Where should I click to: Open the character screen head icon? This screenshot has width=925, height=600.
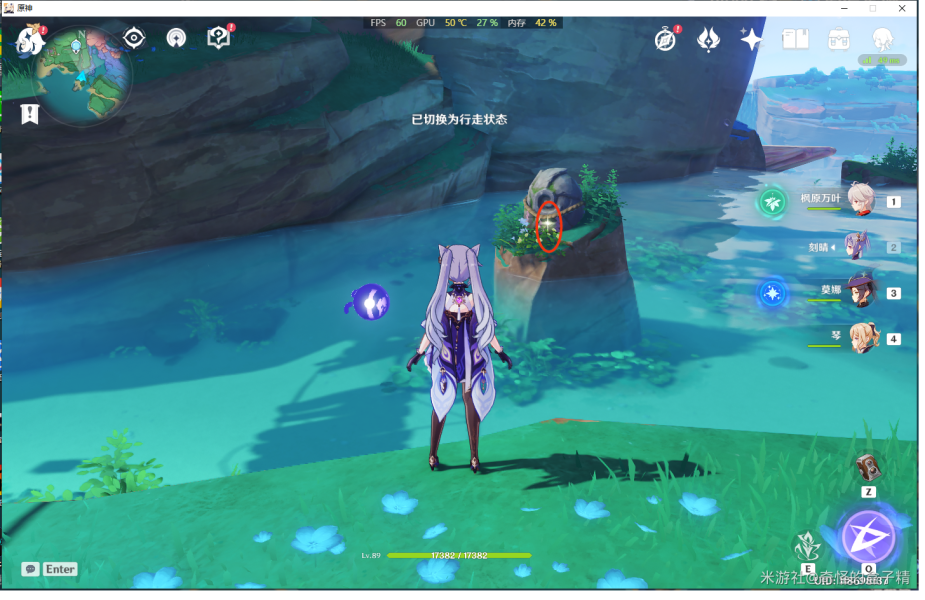point(882,39)
